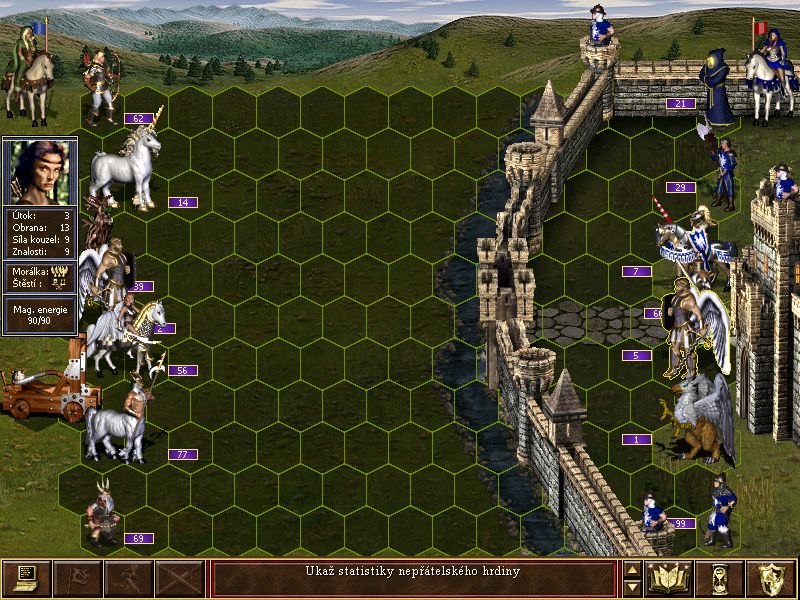Screen dimensions: 800x600
Task: Toggle auto-combat with the crossed swords button
Action: point(180,578)
